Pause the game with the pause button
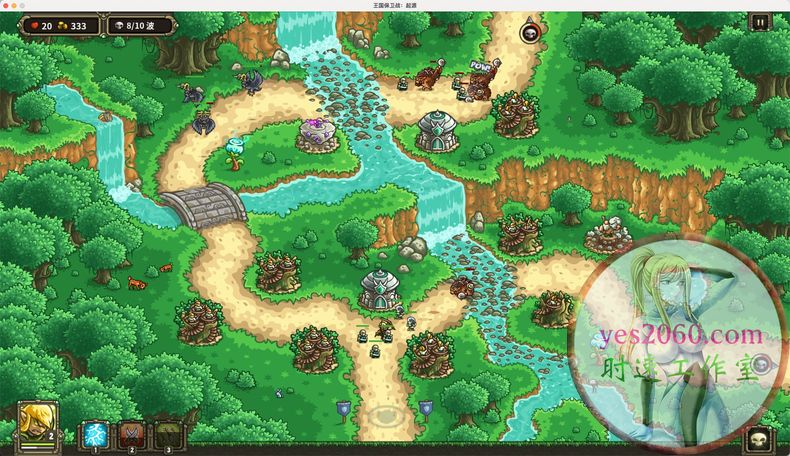This screenshot has width=790, height=456. tap(761, 23)
